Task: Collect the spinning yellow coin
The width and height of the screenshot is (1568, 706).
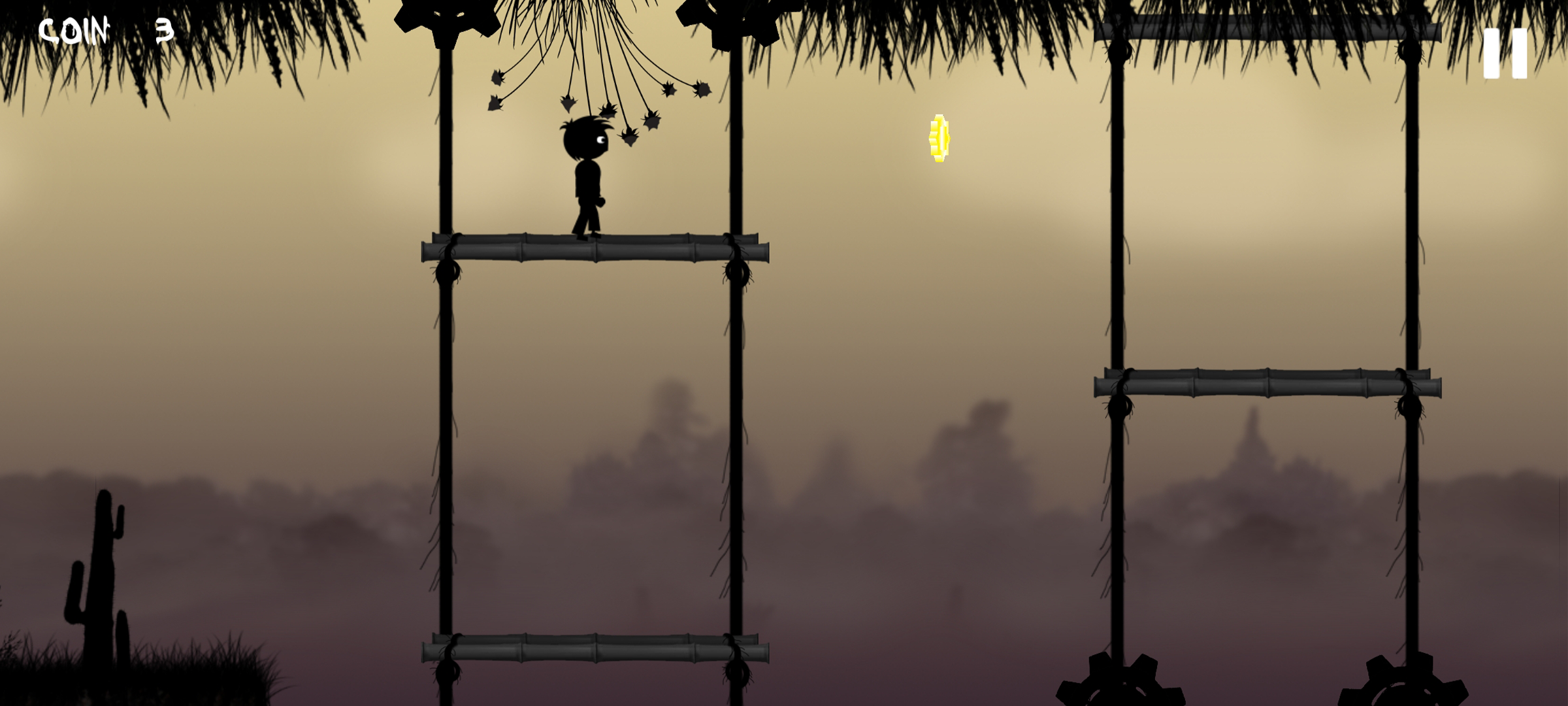Action: coord(939,139)
